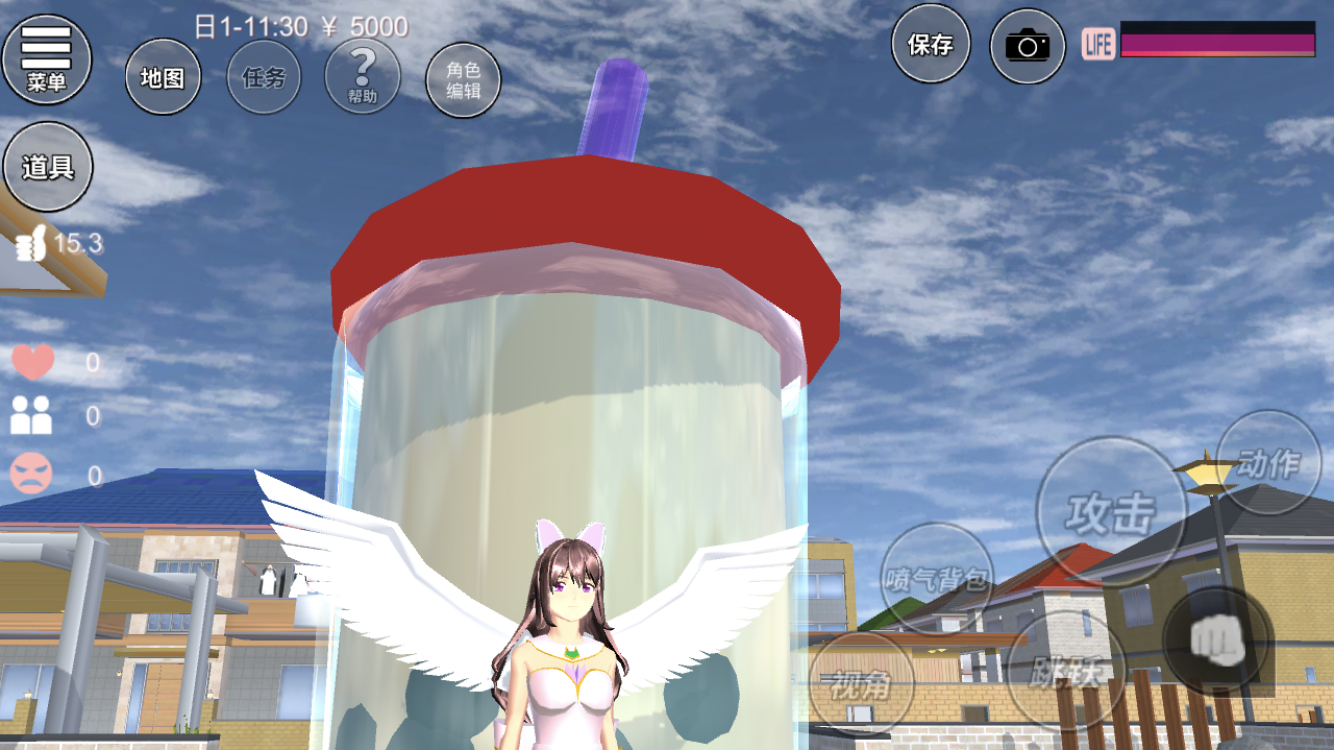Tap the fist punch button

1217,642
